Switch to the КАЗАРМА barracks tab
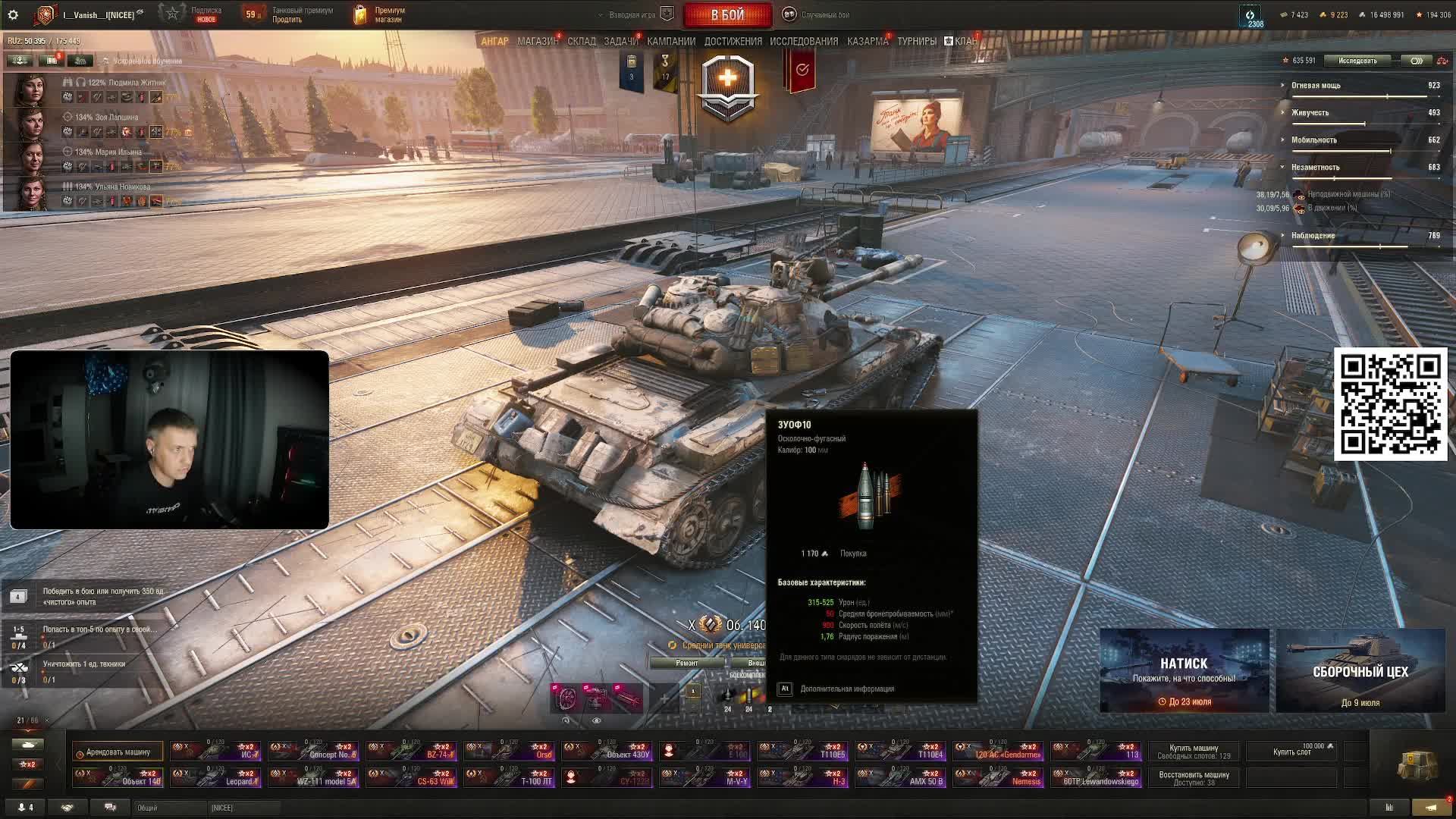Viewport: 1456px width, 819px height. [x=868, y=41]
